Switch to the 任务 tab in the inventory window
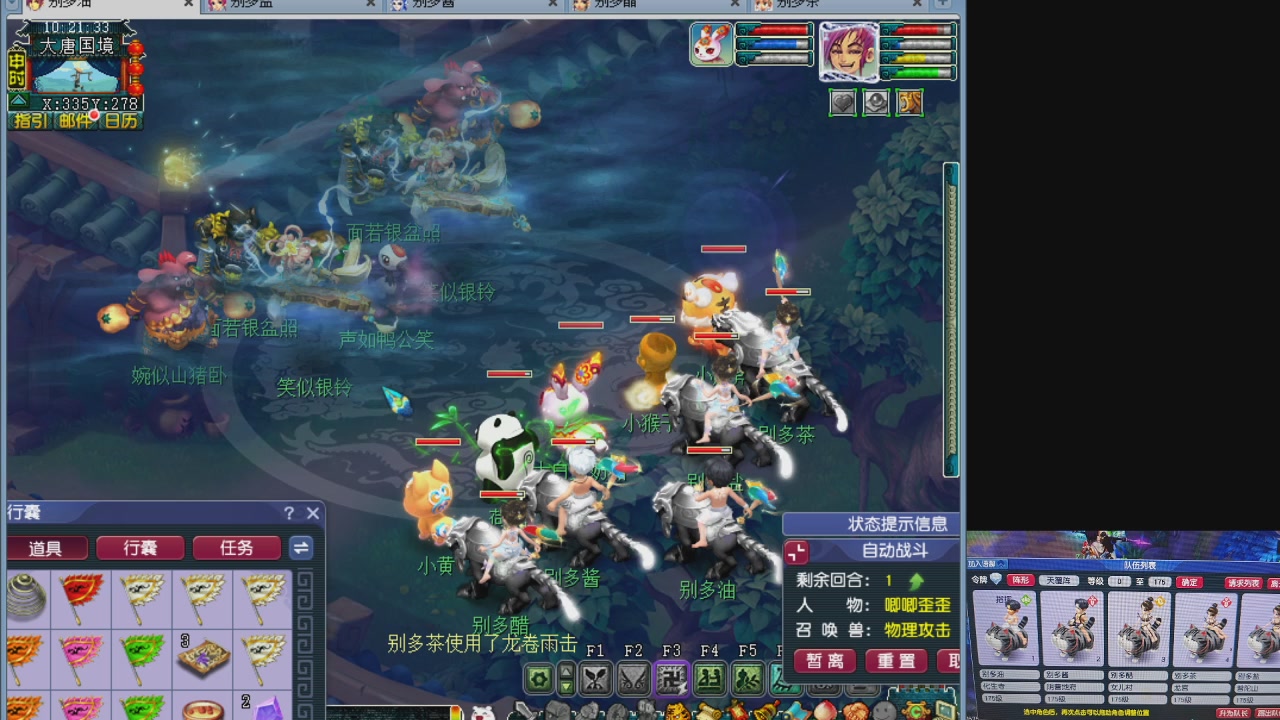1280x720 pixels. point(236,548)
